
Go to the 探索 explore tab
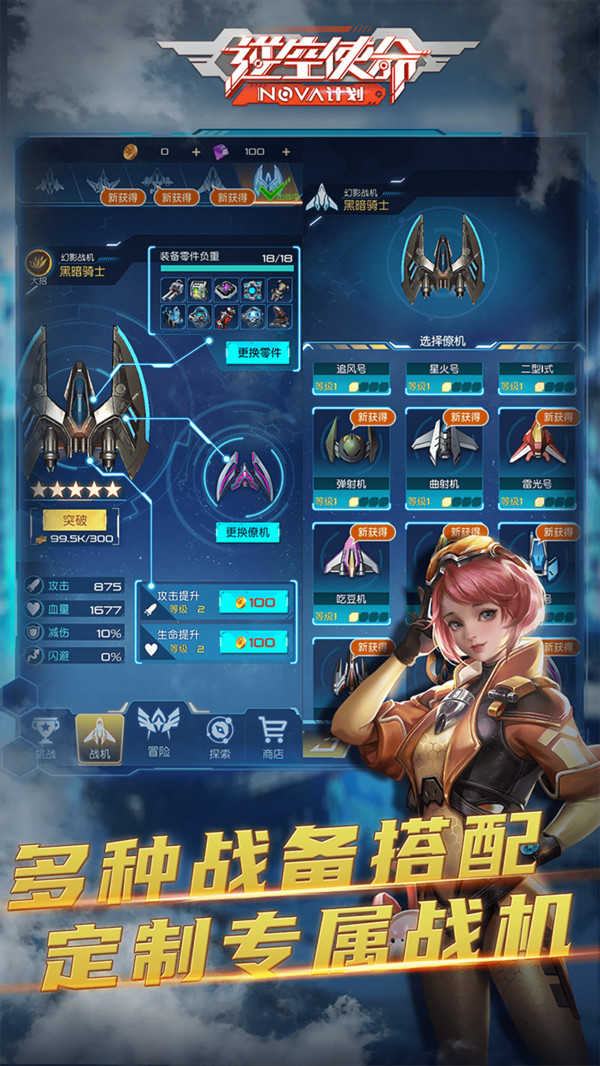tap(219, 738)
